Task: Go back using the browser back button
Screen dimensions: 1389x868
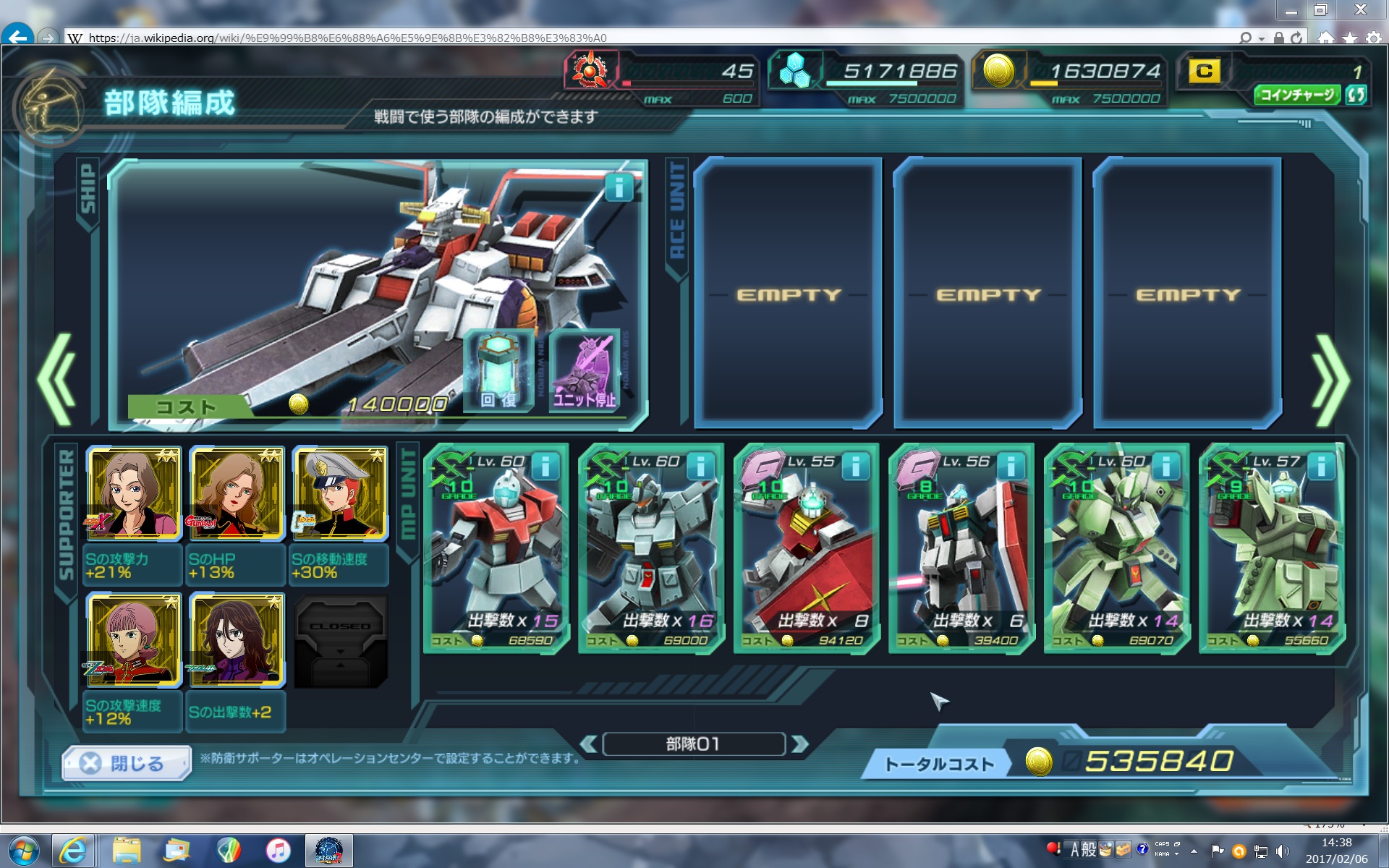Action: (18, 36)
